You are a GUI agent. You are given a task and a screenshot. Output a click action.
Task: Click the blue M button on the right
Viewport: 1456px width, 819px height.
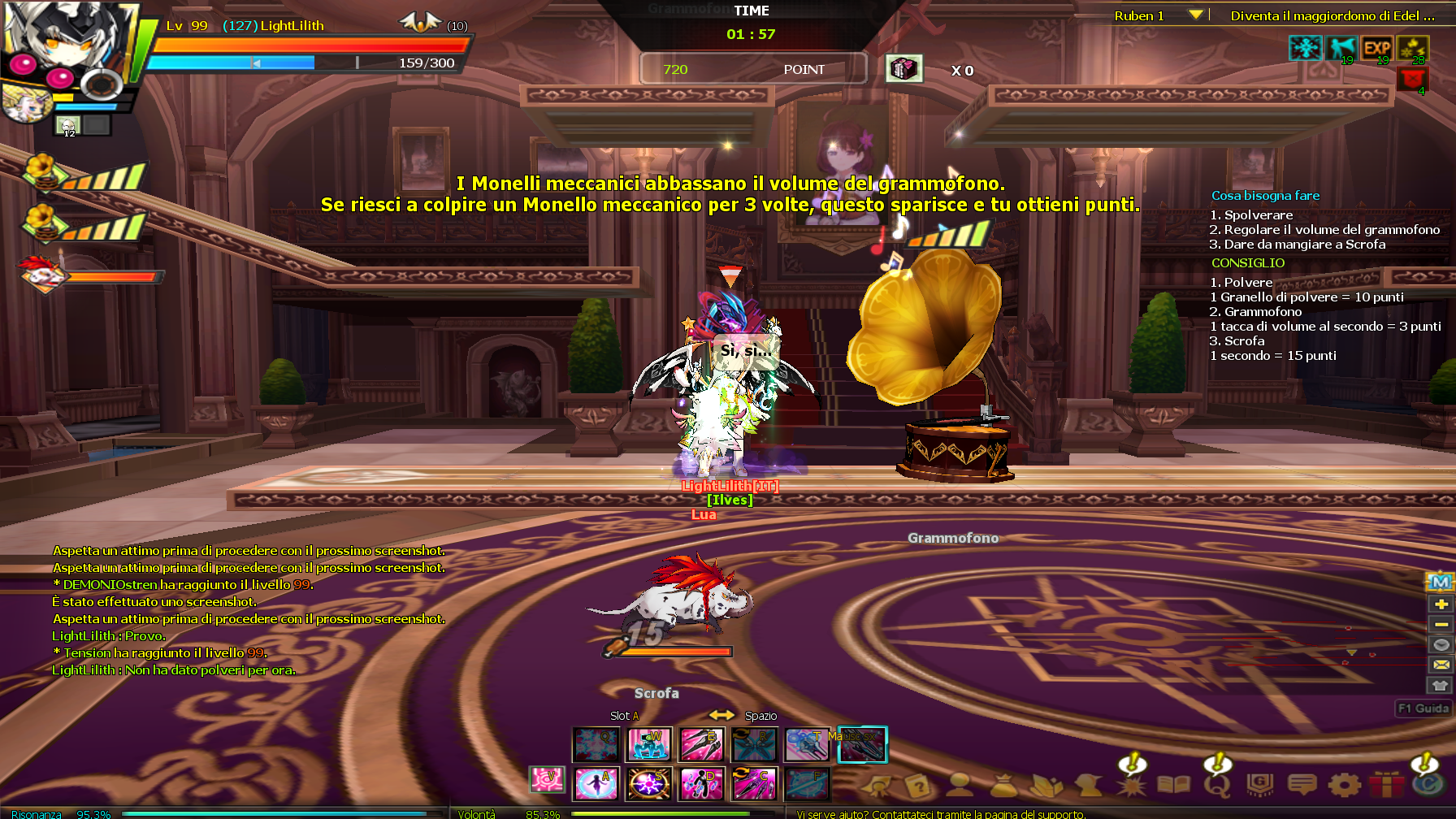(1441, 582)
